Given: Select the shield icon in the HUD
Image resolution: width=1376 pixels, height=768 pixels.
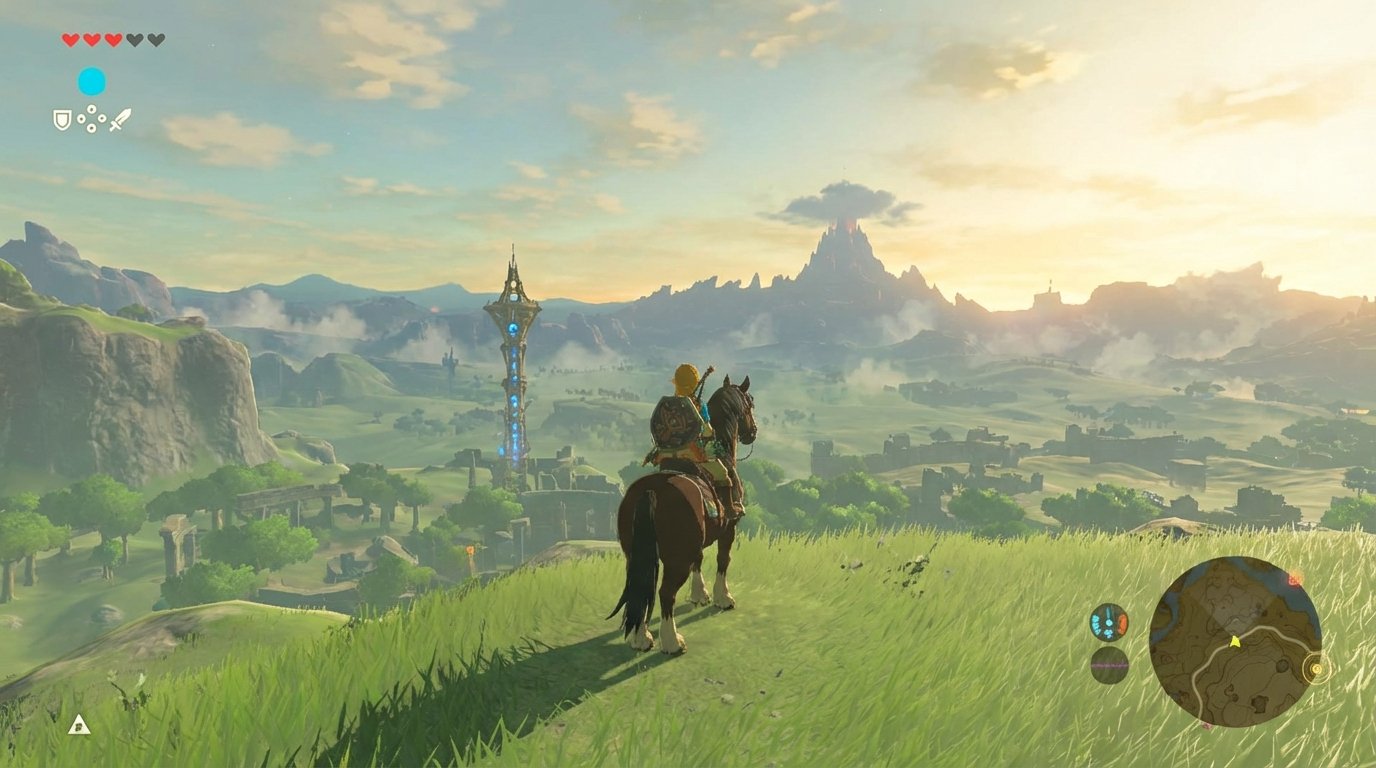Looking at the screenshot, I should tap(62, 121).
